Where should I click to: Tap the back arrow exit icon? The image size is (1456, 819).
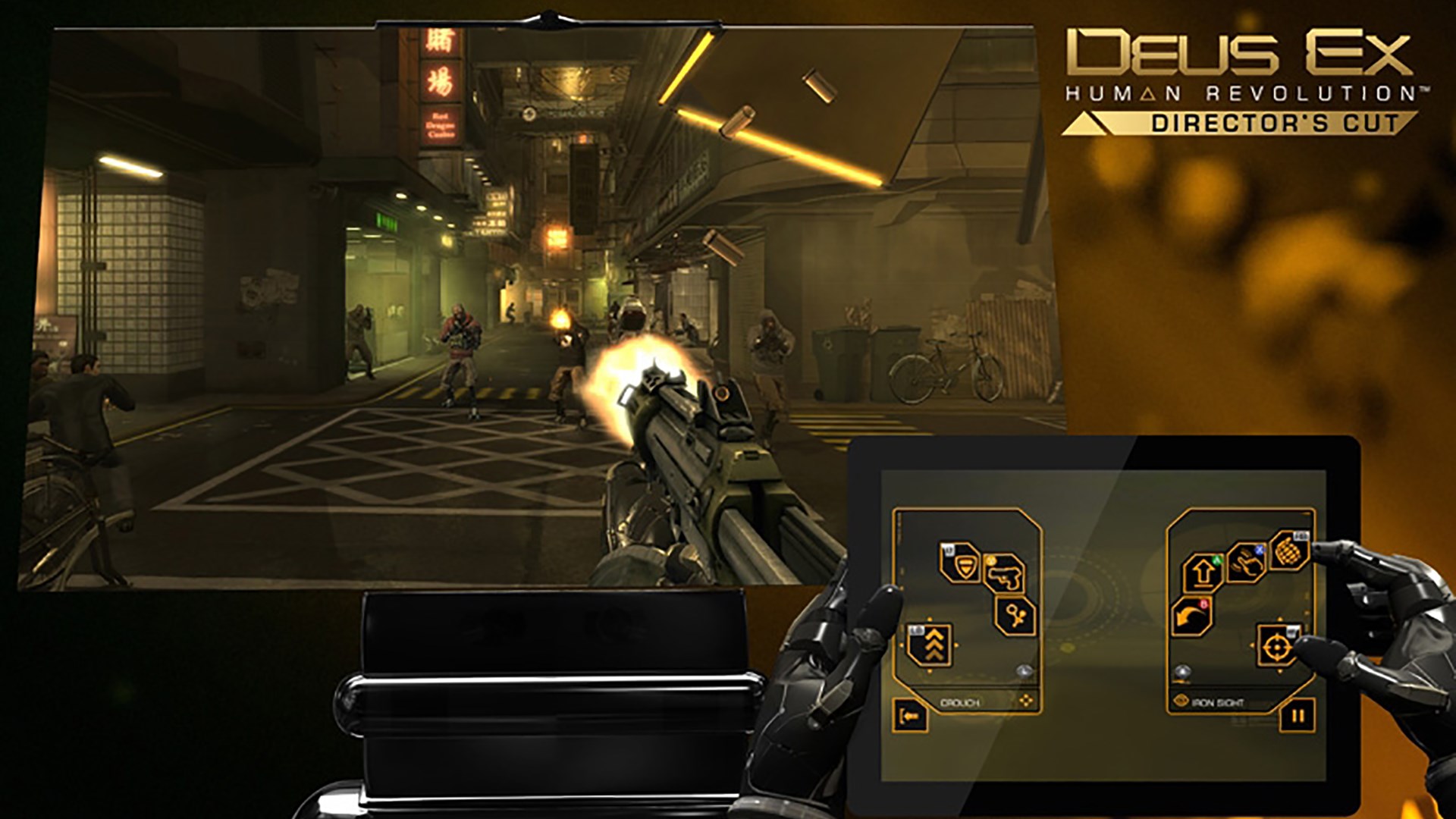pos(910,715)
